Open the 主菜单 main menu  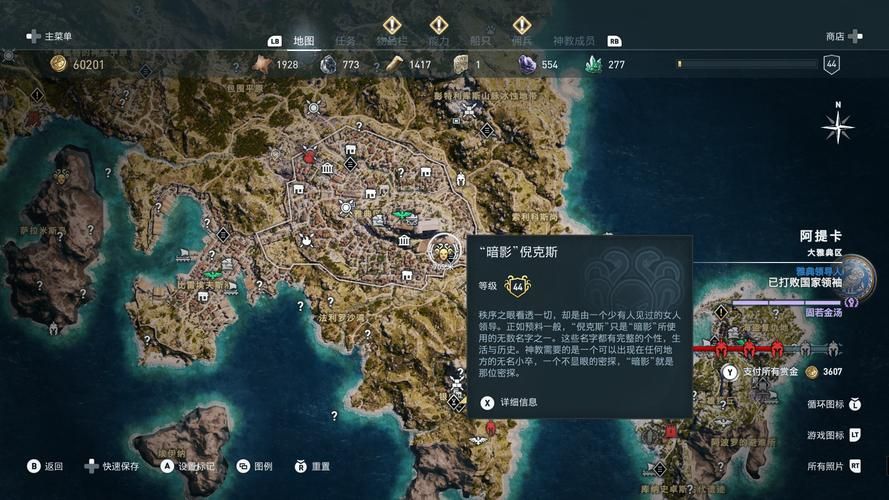pyautogui.click(x=50, y=36)
